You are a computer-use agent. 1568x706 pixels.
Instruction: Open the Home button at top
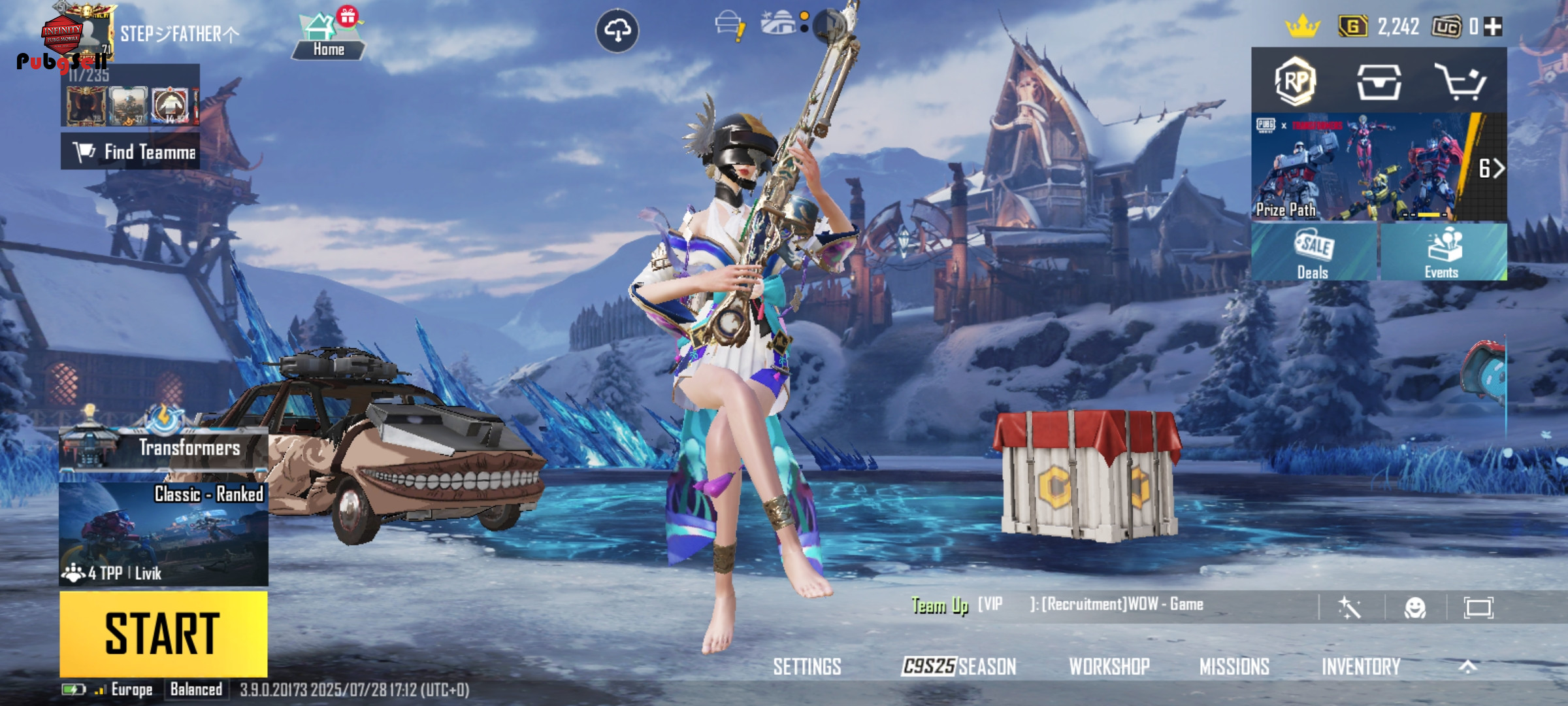(328, 37)
